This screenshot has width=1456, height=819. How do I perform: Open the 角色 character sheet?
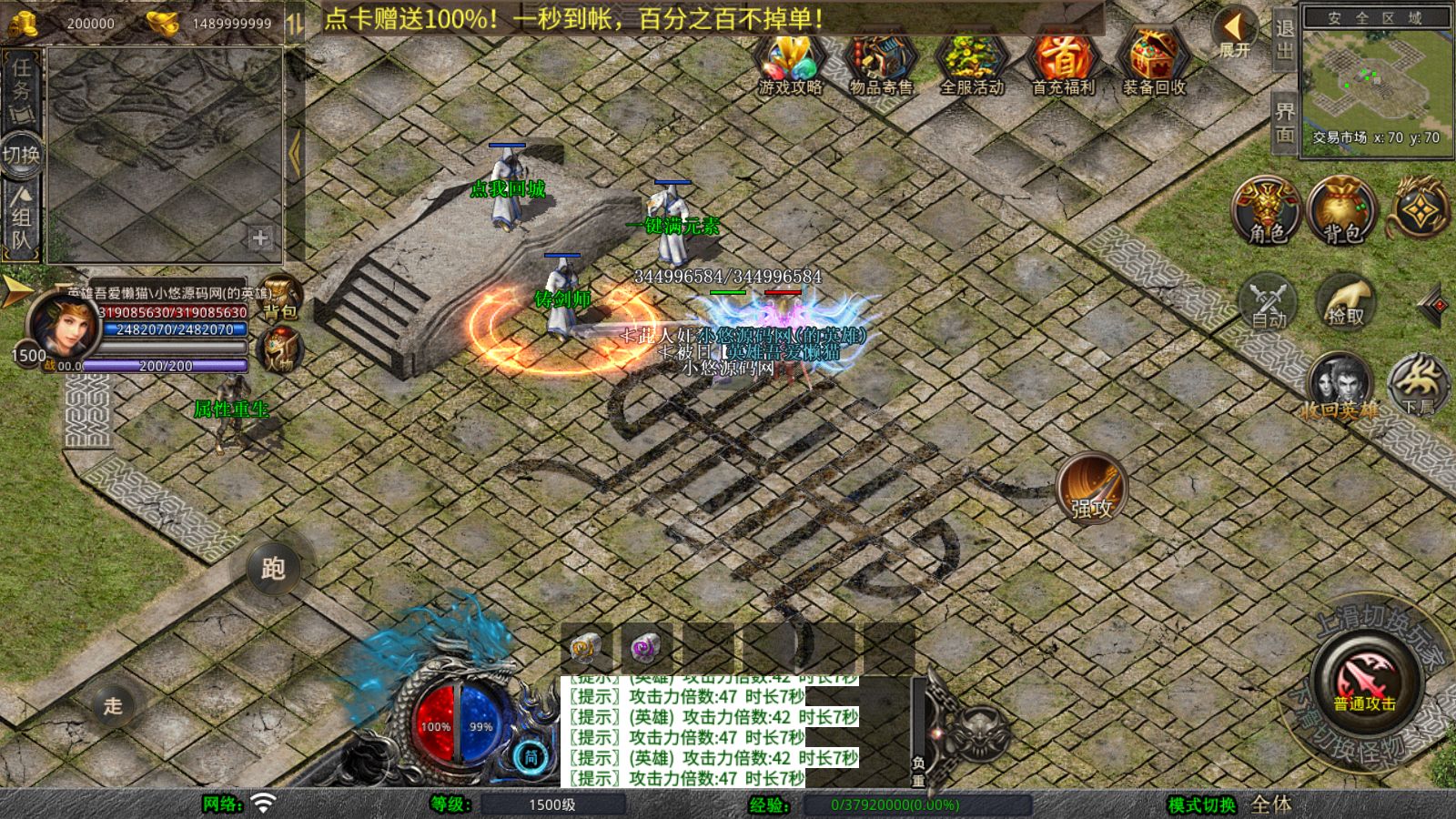1267,211
